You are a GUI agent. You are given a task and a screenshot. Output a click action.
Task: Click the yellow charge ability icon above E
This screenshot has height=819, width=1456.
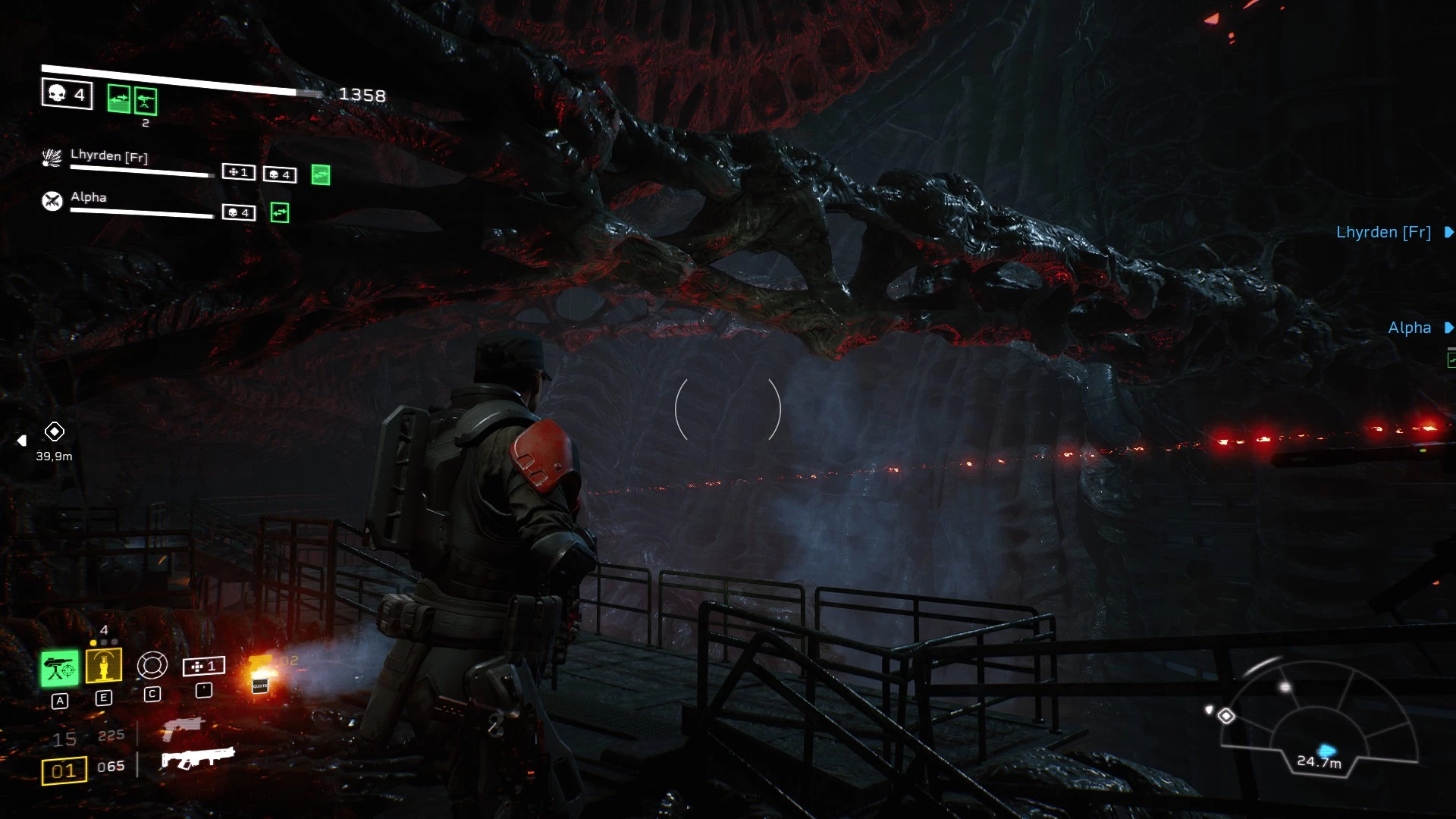104,665
